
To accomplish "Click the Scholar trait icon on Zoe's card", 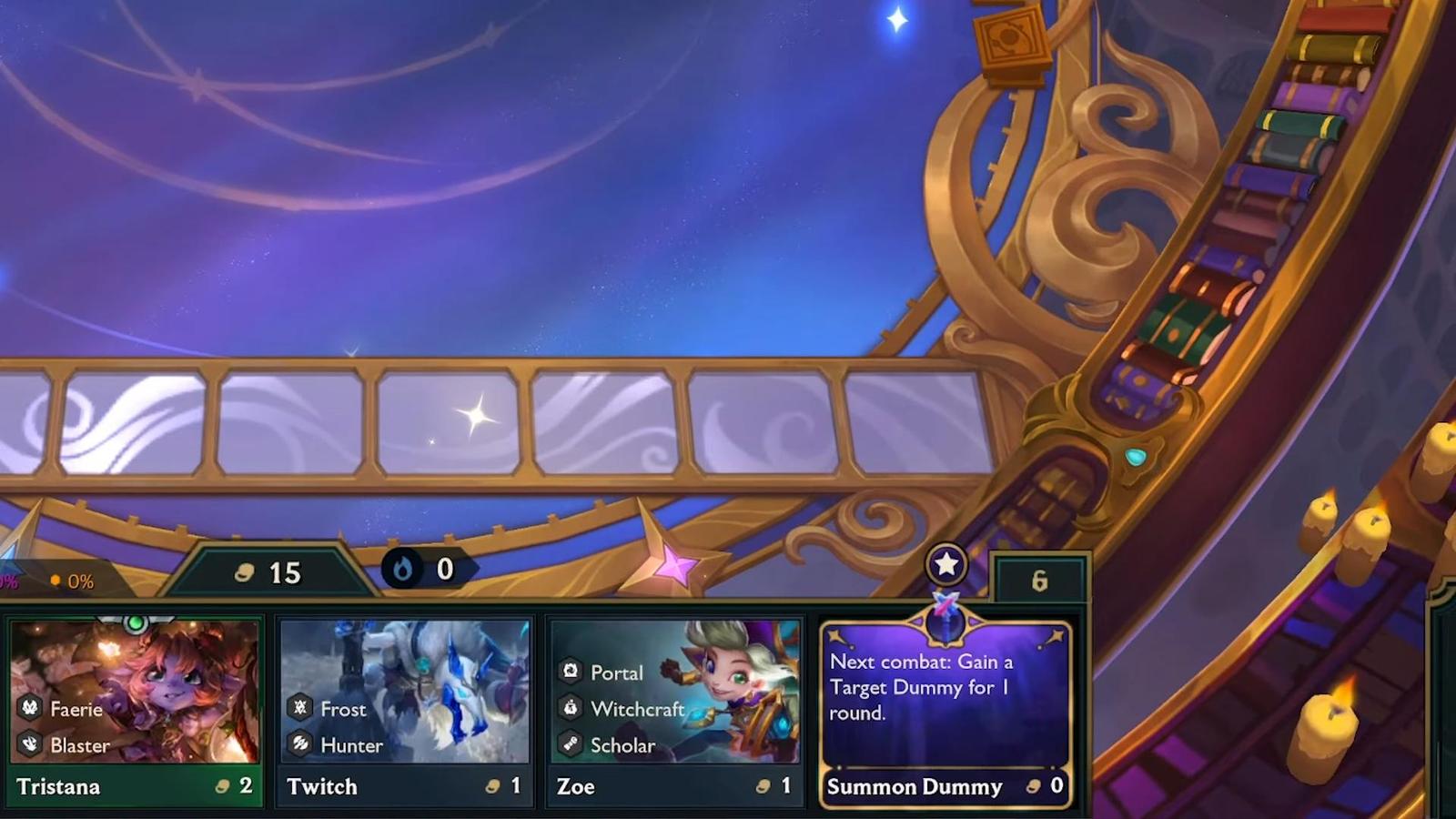I will point(571,744).
